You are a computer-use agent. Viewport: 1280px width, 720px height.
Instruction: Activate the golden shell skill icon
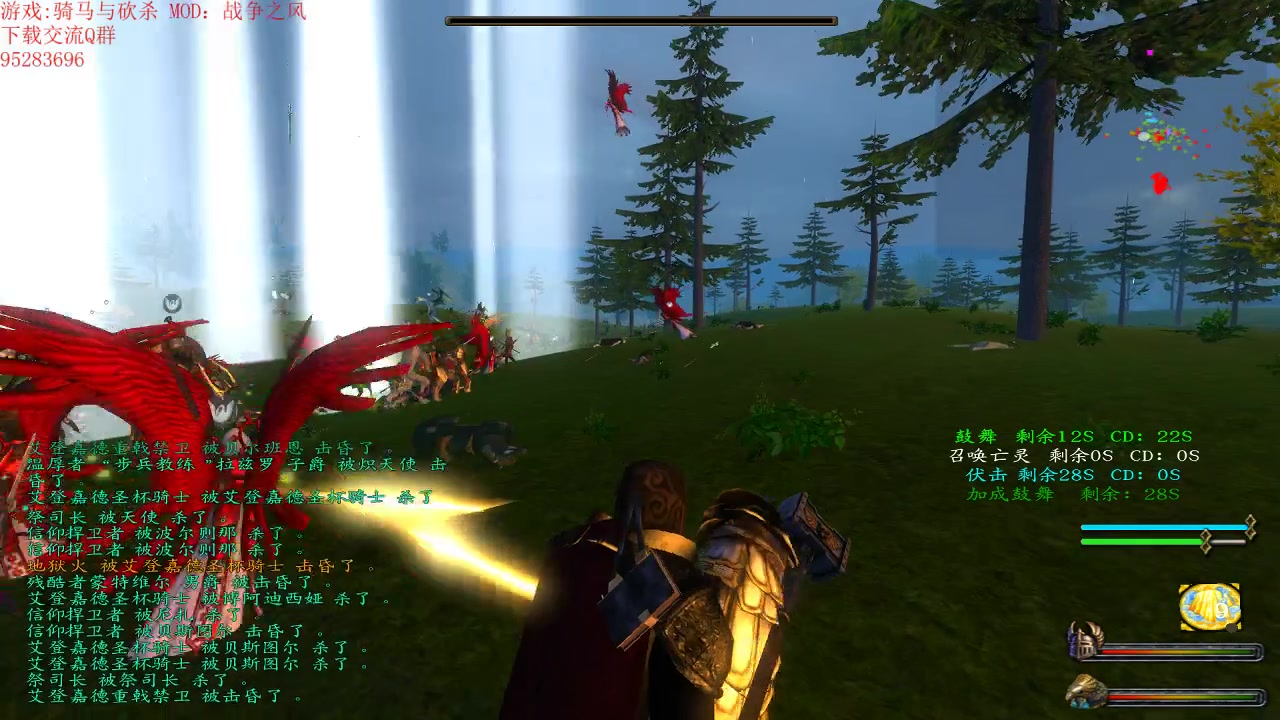[x=1209, y=607]
